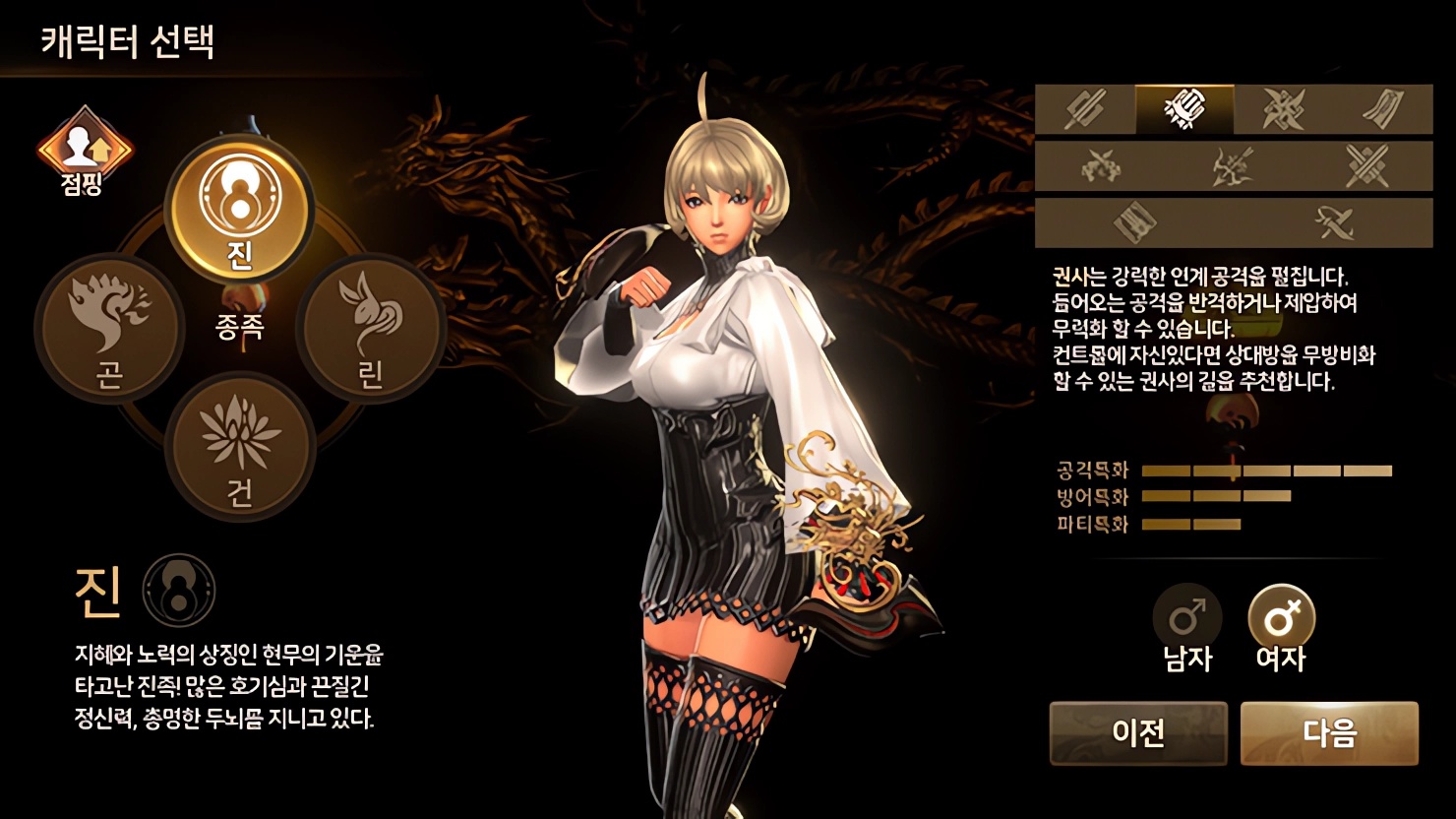Proceed with the 다음 button

[x=1329, y=733]
